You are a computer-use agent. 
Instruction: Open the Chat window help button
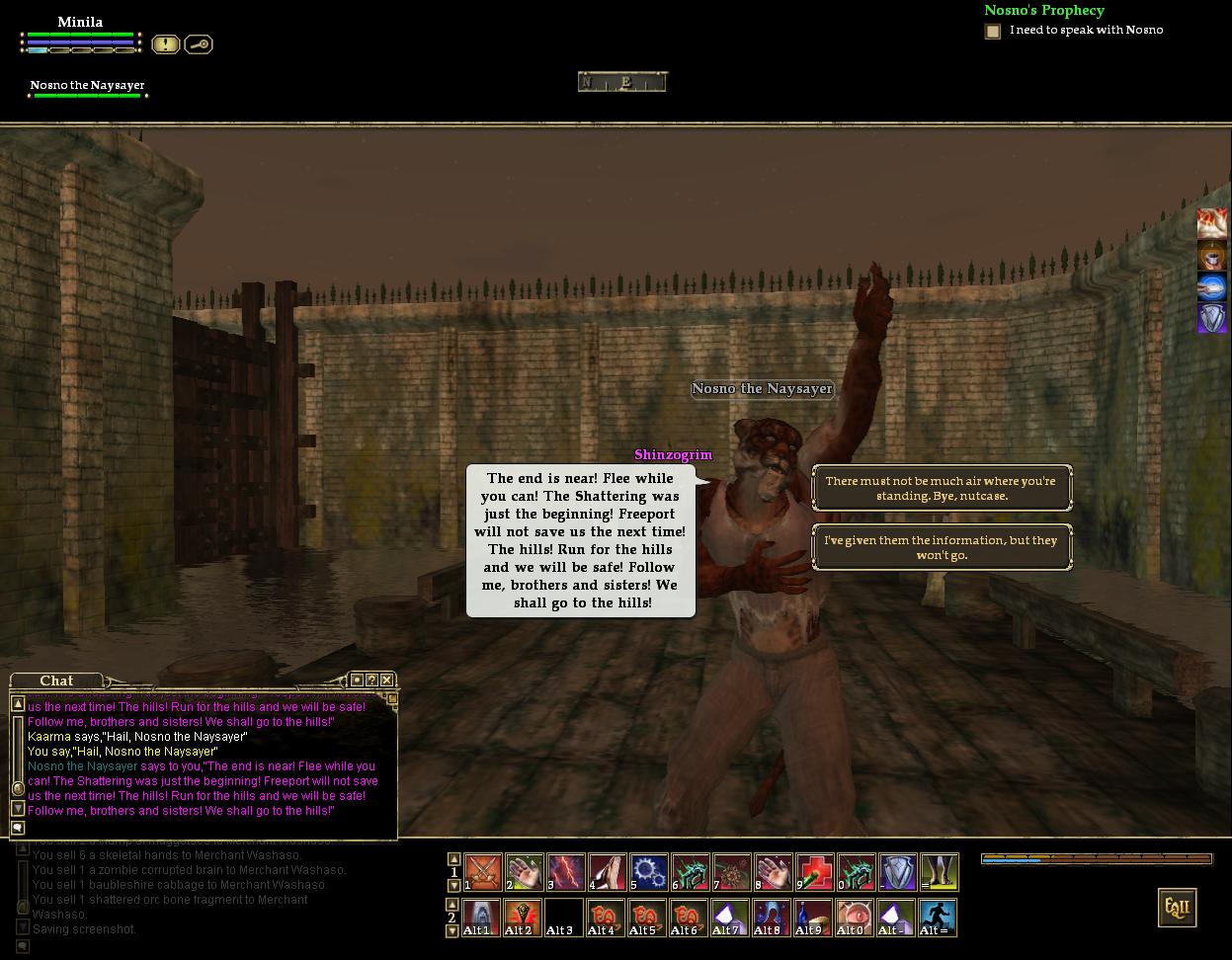pyautogui.click(x=371, y=680)
